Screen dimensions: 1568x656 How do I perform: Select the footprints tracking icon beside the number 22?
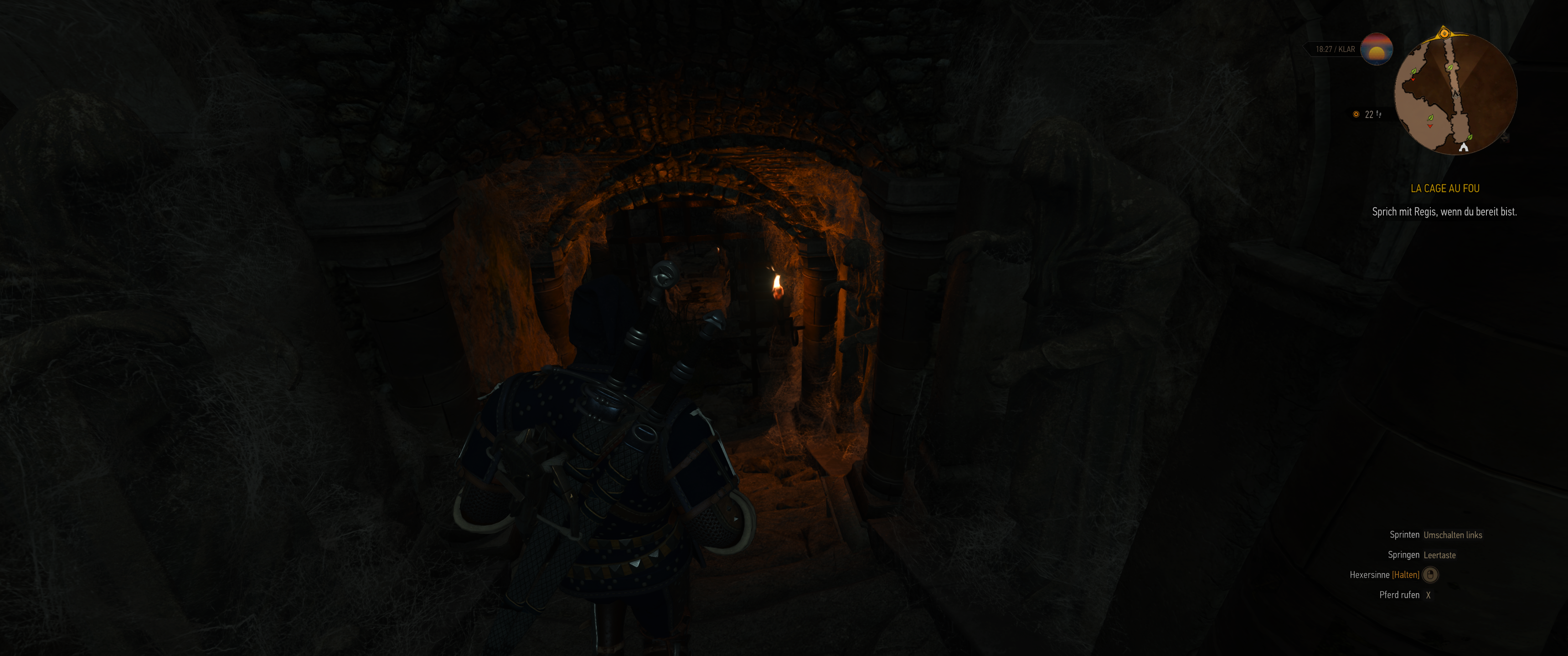pos(1379,114)
